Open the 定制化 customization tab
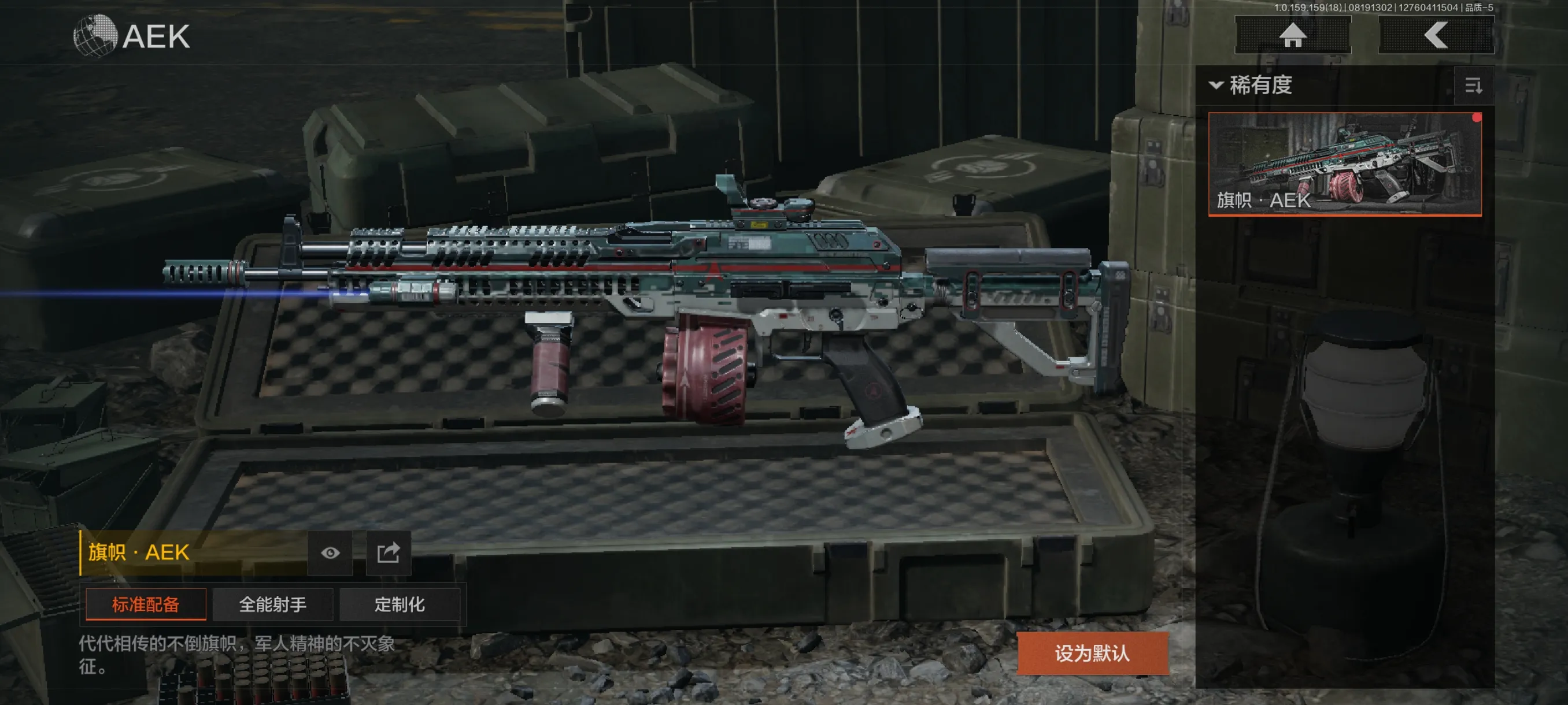Viewport: 1568px width, 705px height. [400, 604]
